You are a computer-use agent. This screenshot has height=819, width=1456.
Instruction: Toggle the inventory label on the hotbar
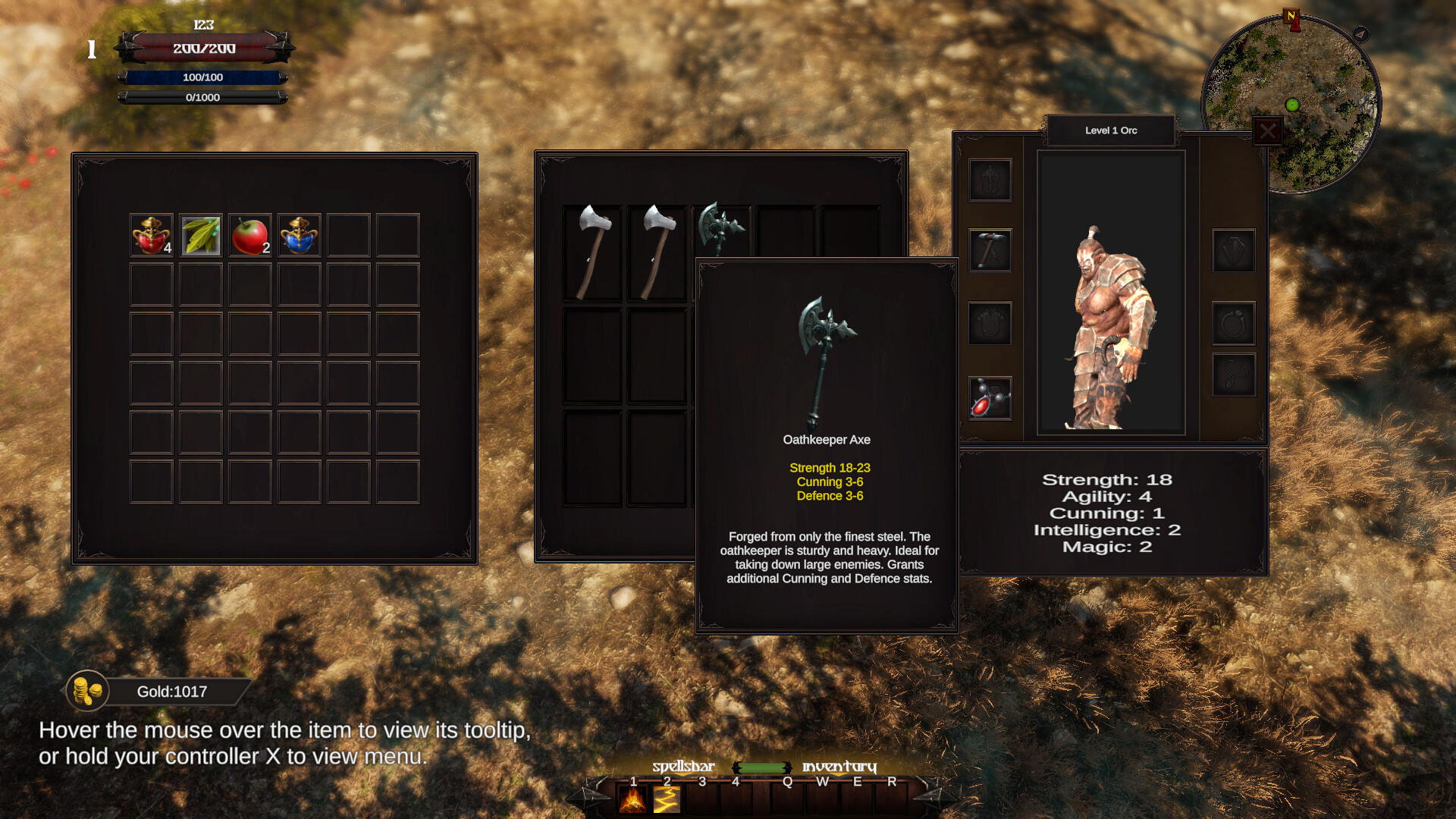tap(839, 767)
